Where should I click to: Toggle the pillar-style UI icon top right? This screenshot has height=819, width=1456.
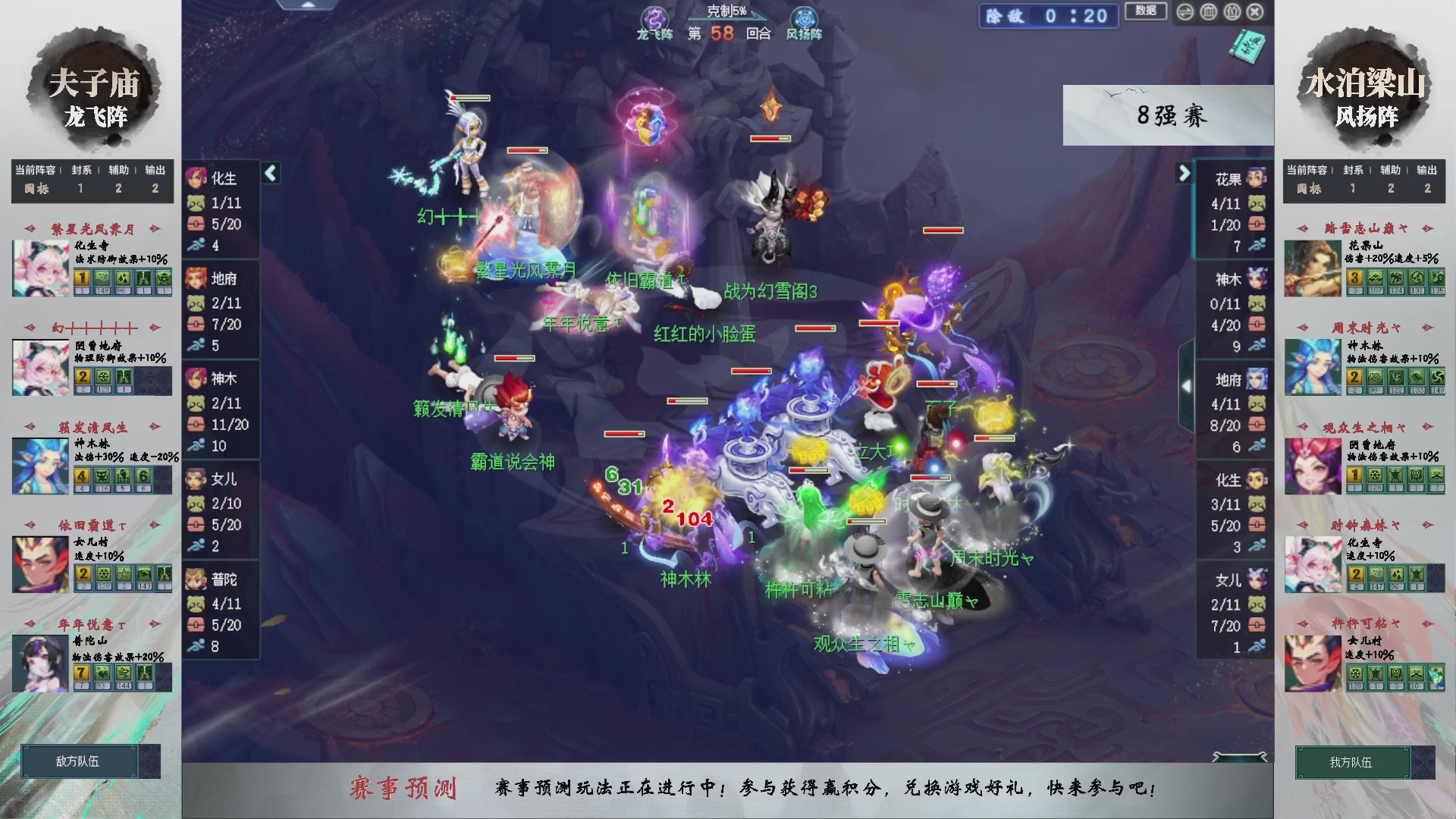[1233, 11]
